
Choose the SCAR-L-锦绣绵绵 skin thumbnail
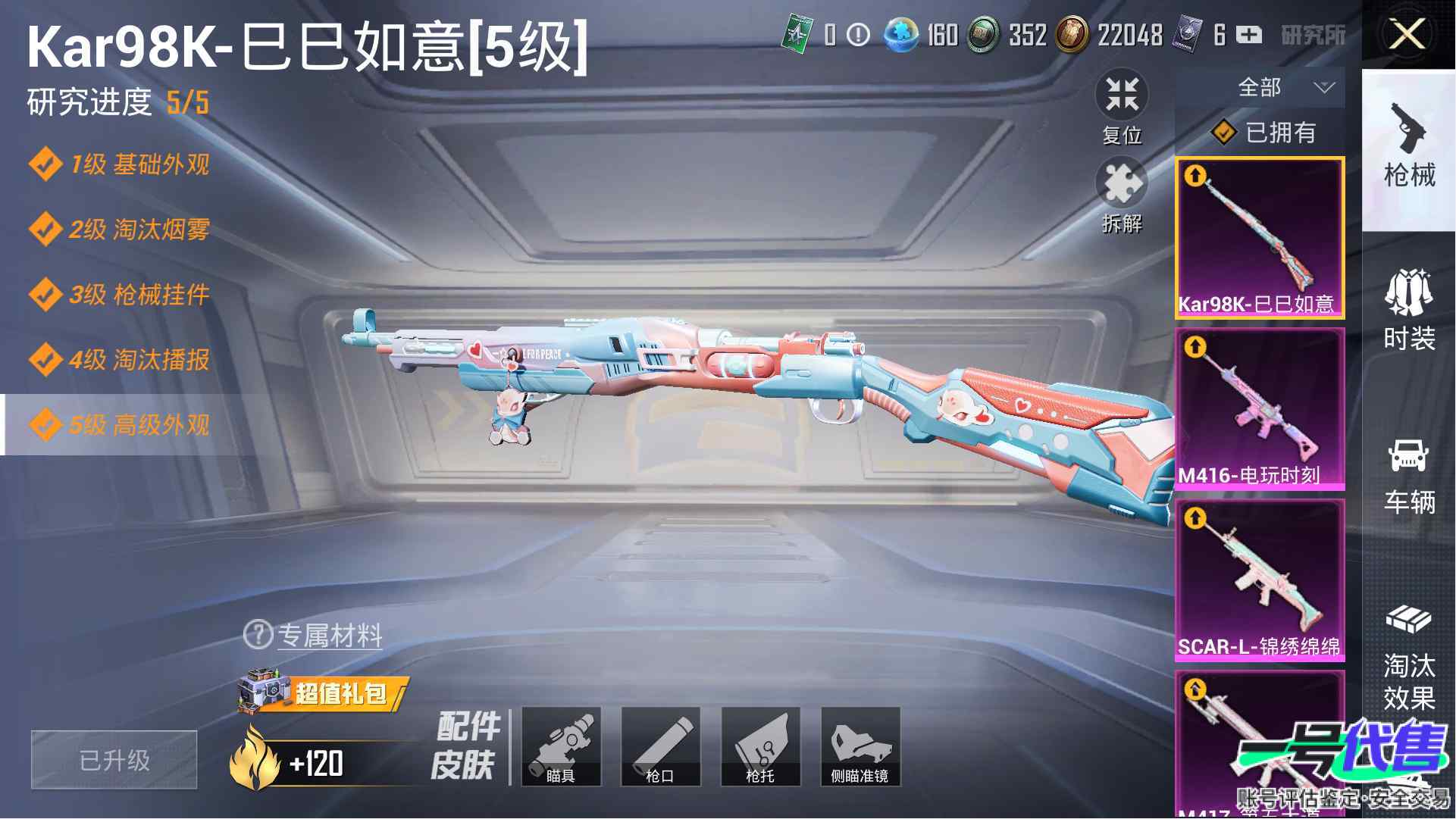point(1260,580)
